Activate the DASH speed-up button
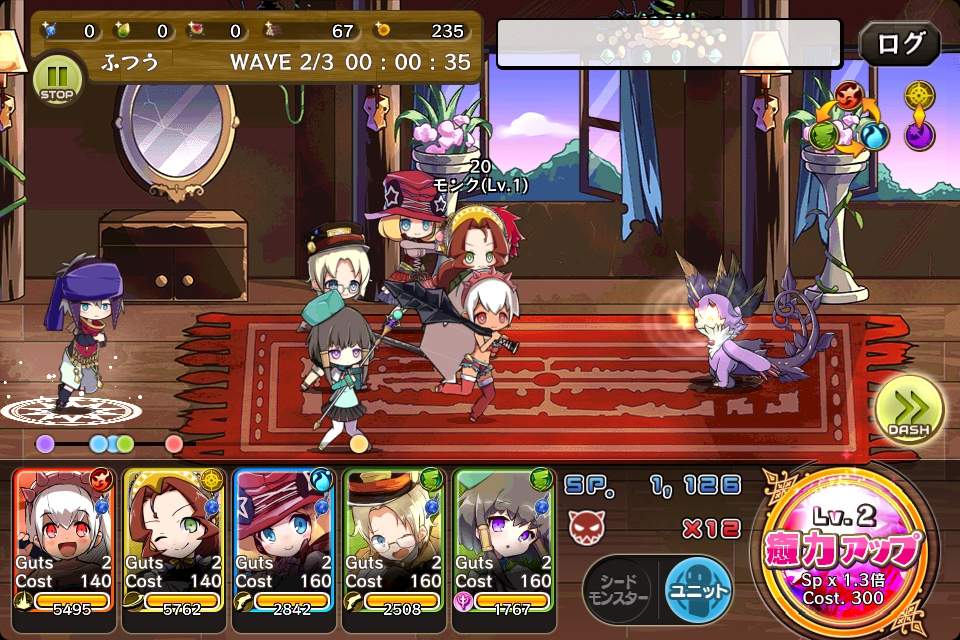This screenshot has height=640, width=960. pos(908,409)
